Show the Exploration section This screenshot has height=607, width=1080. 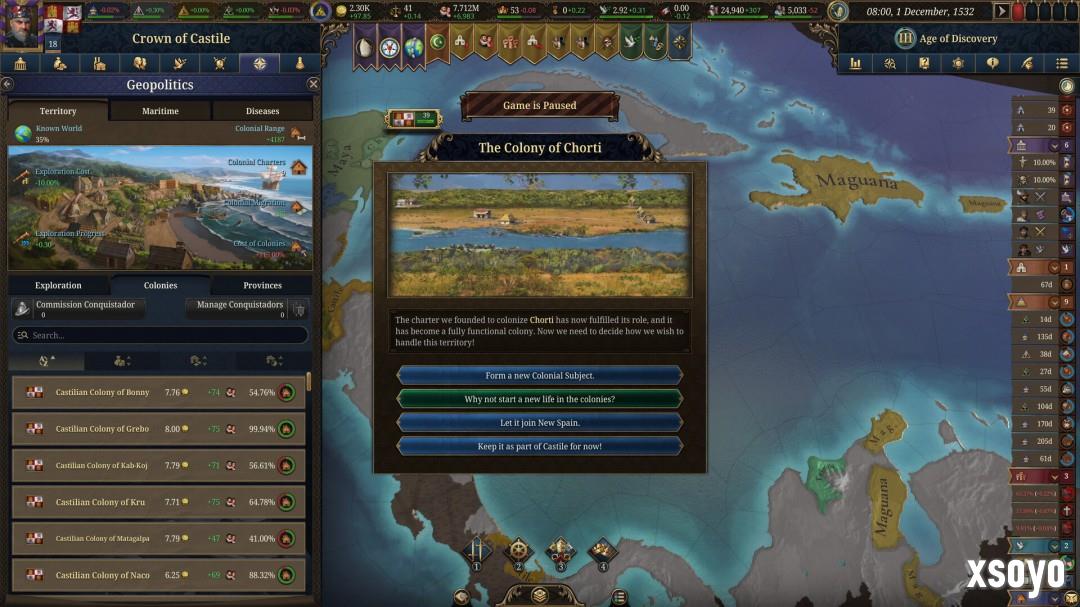tap(58, 285)
